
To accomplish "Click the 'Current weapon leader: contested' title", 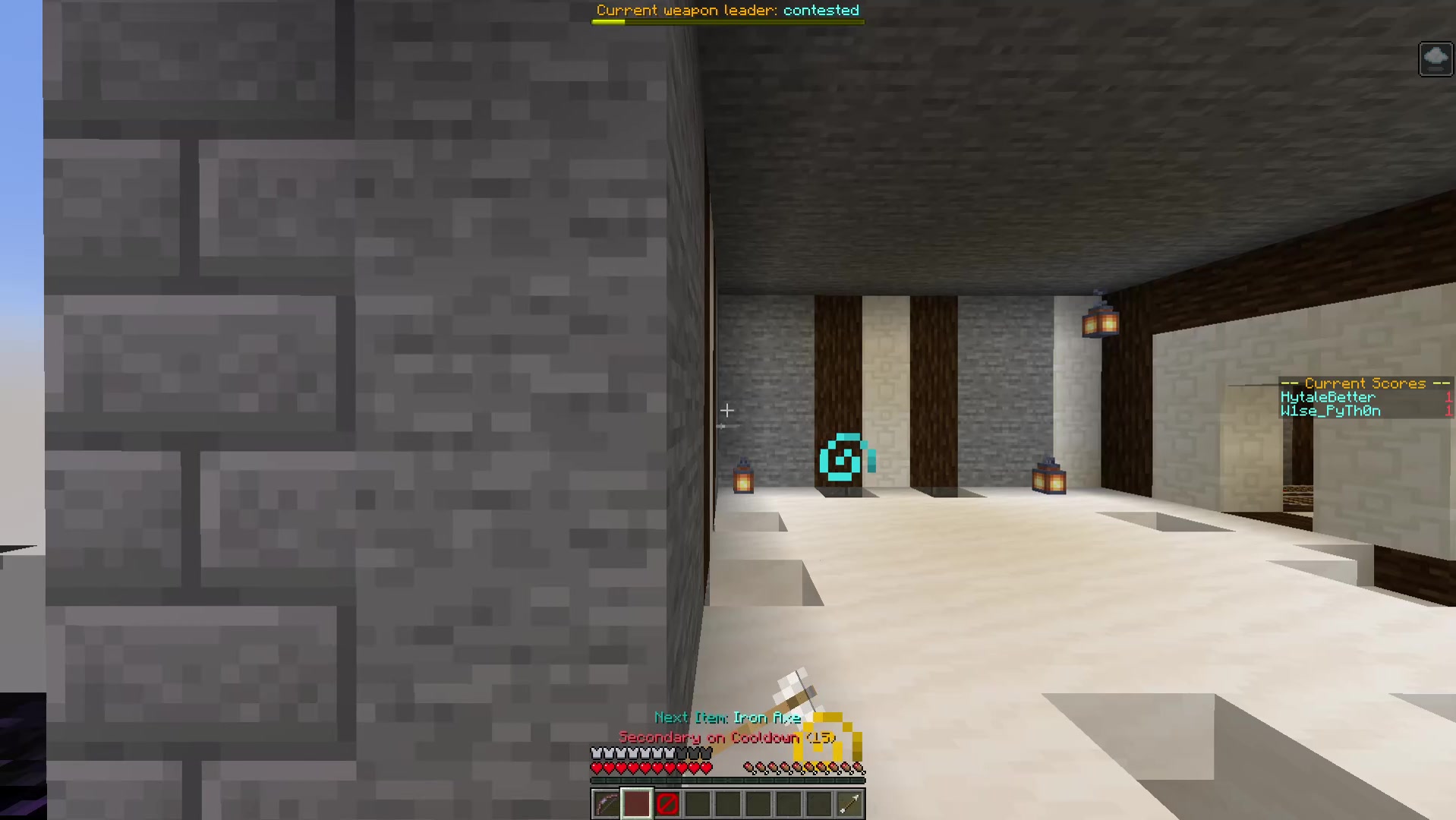I will click(x=727, y=10).
